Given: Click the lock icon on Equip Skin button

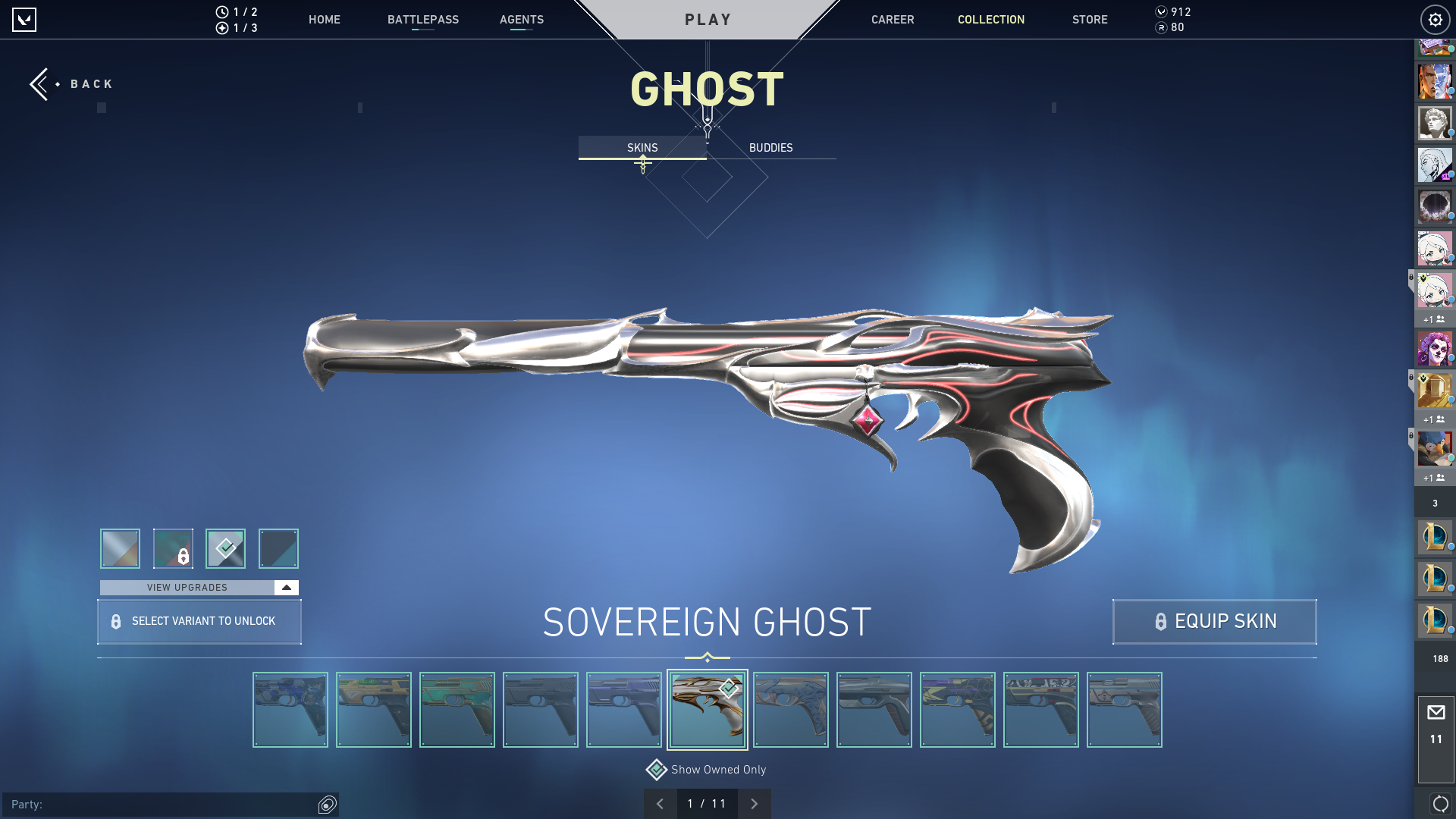Looking at the screenshot, I should coord(1159,621).
